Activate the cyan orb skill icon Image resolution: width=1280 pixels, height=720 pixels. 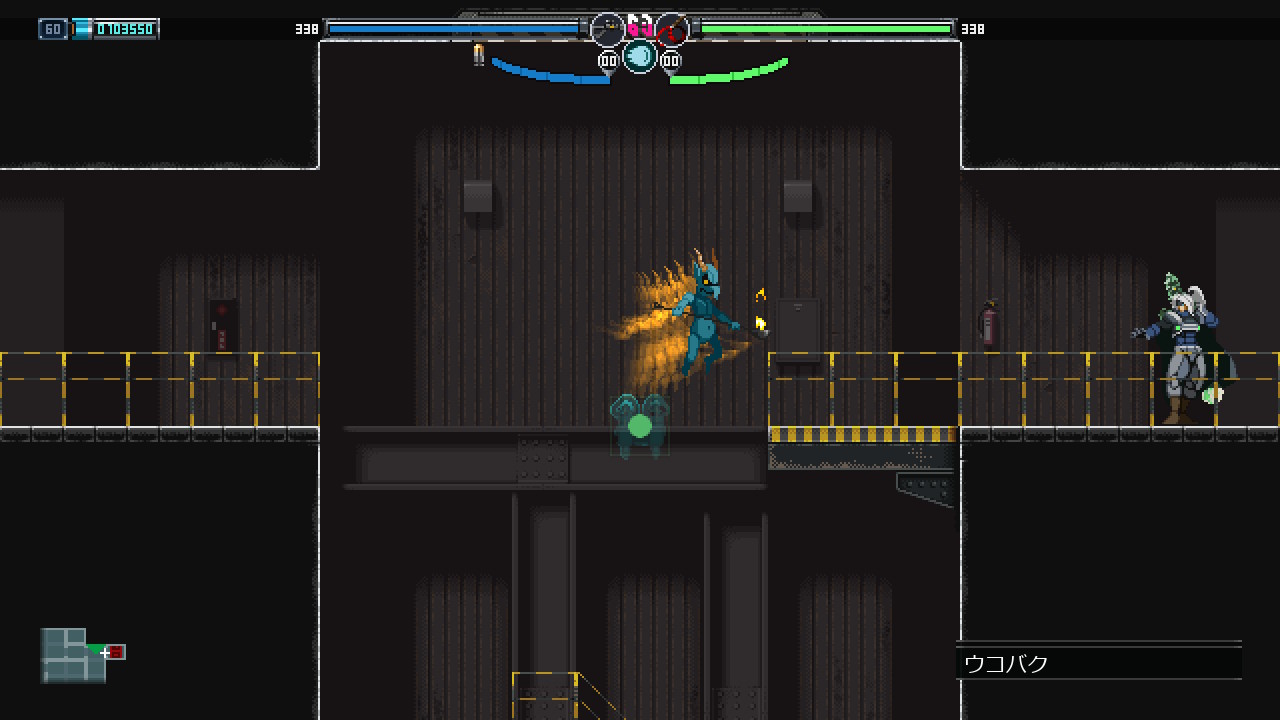point(640,56)
